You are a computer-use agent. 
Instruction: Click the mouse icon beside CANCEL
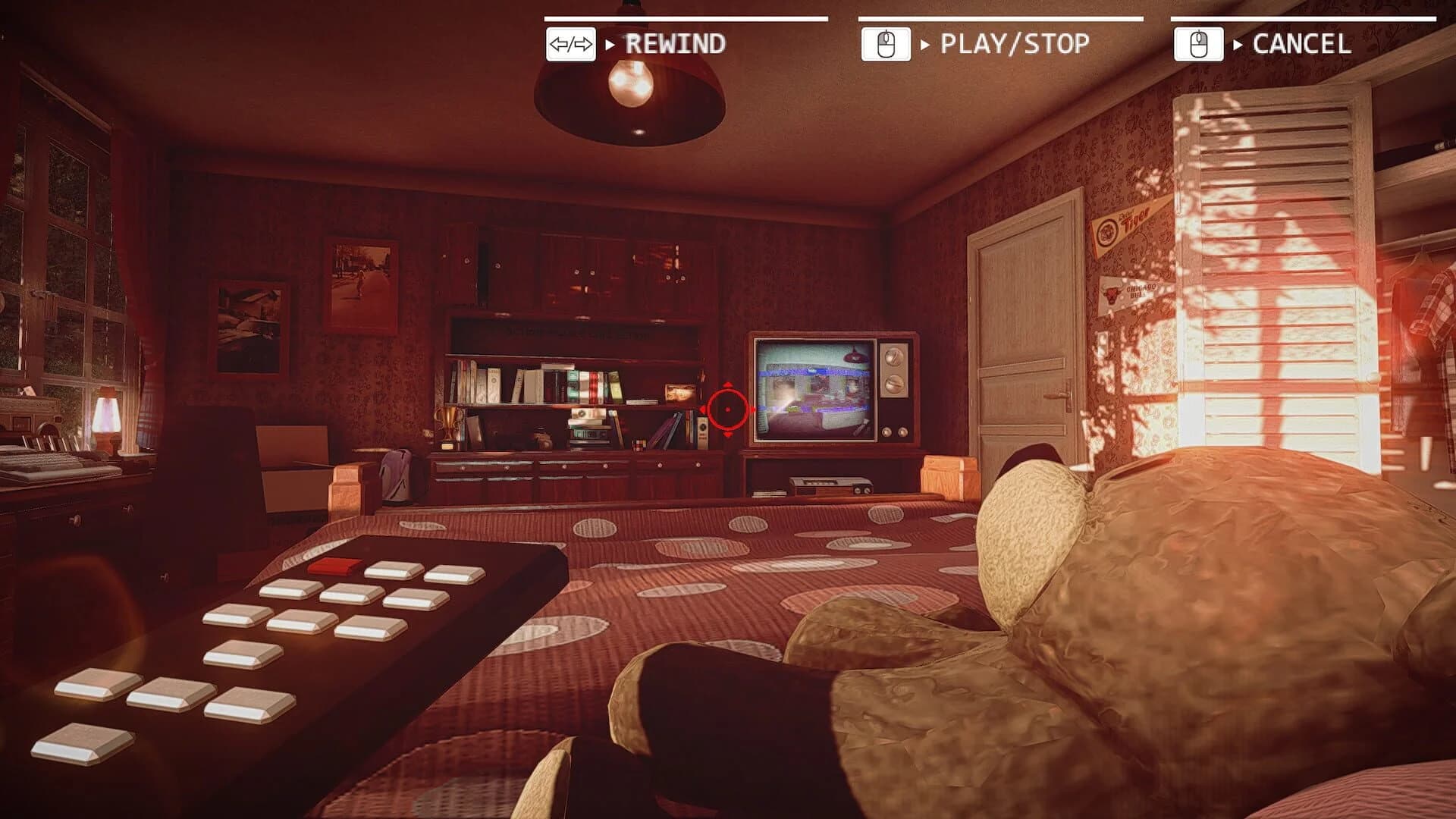1200,44
